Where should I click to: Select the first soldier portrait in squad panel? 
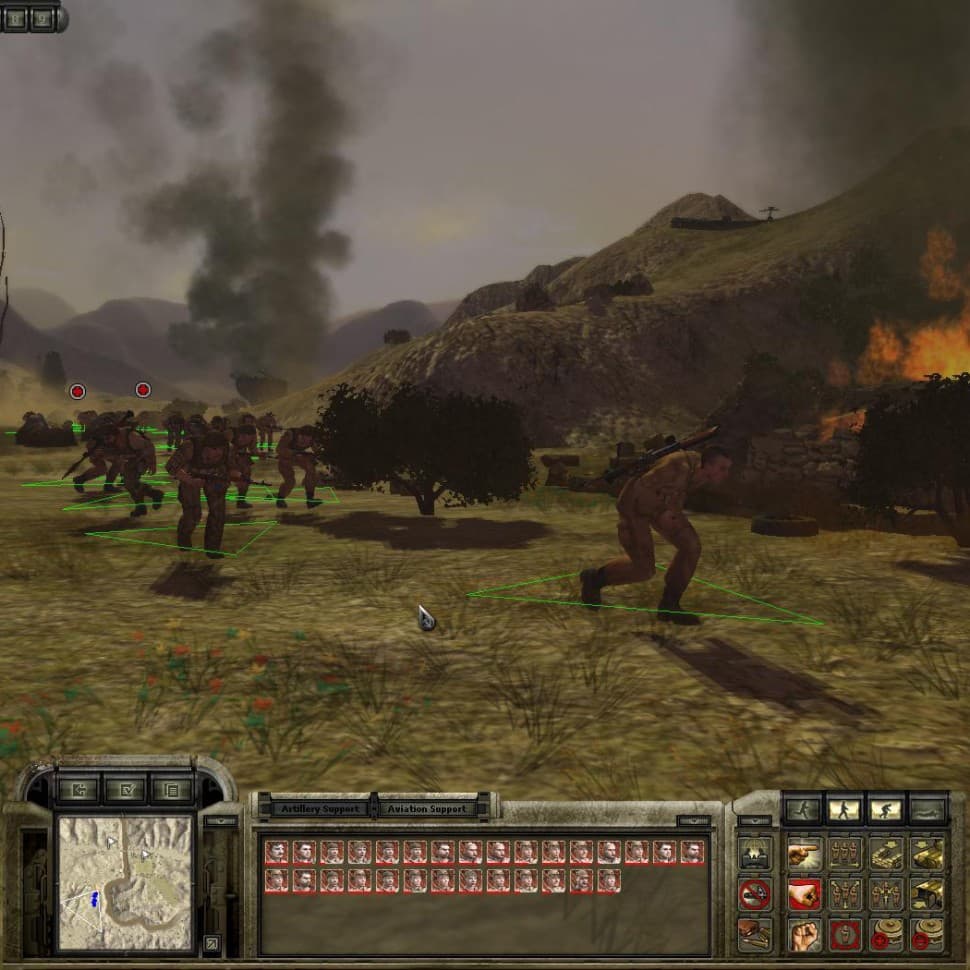(x=276, y=852)
